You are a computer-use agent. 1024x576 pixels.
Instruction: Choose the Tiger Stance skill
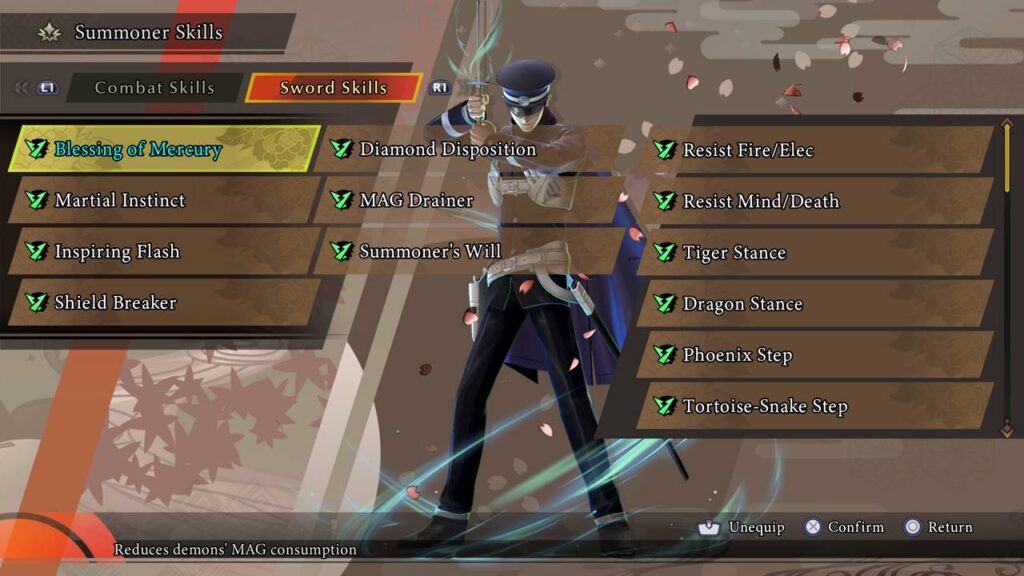[x=815, y=253]
